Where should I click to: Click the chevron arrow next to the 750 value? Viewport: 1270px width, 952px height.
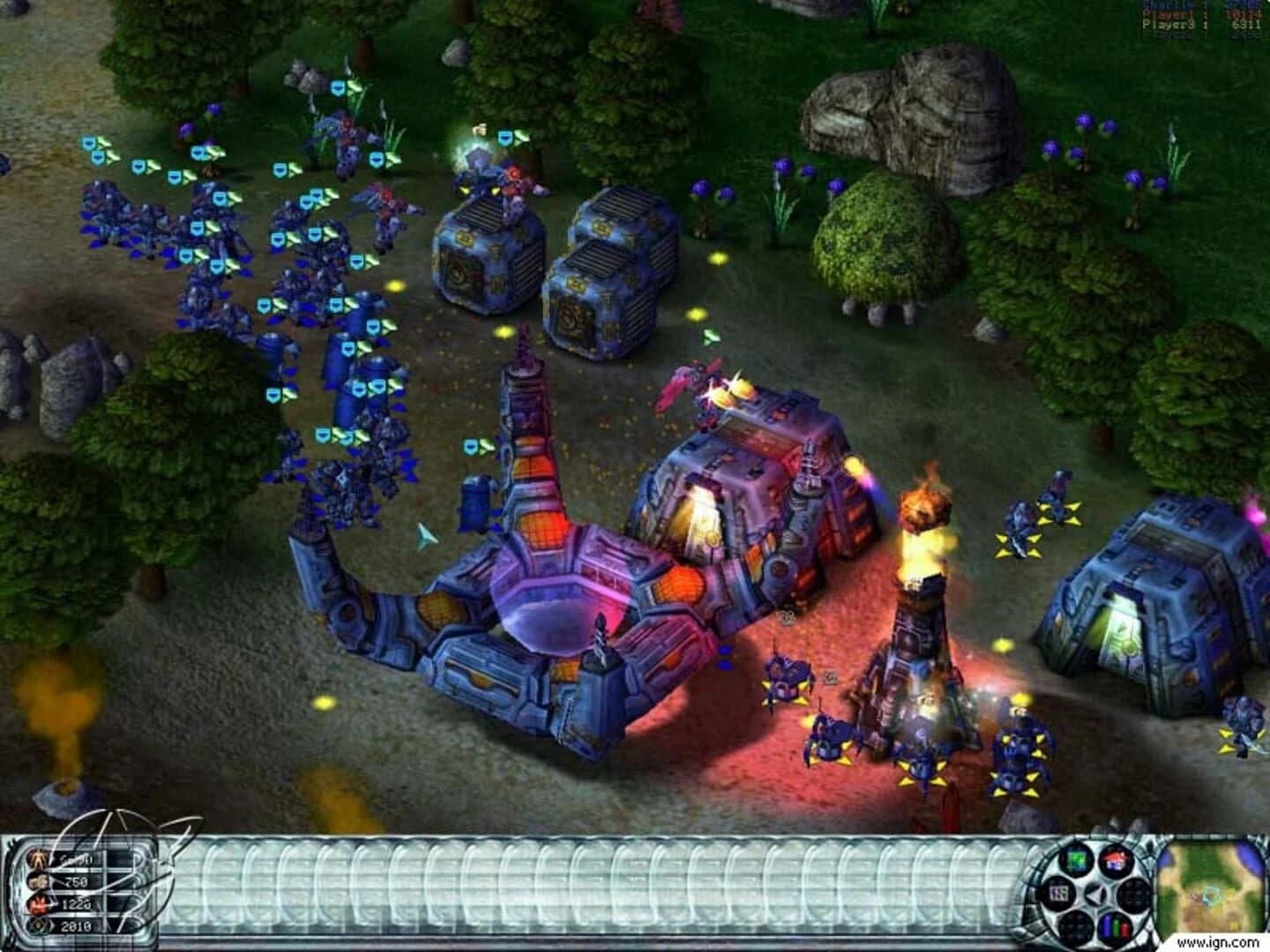55,881
